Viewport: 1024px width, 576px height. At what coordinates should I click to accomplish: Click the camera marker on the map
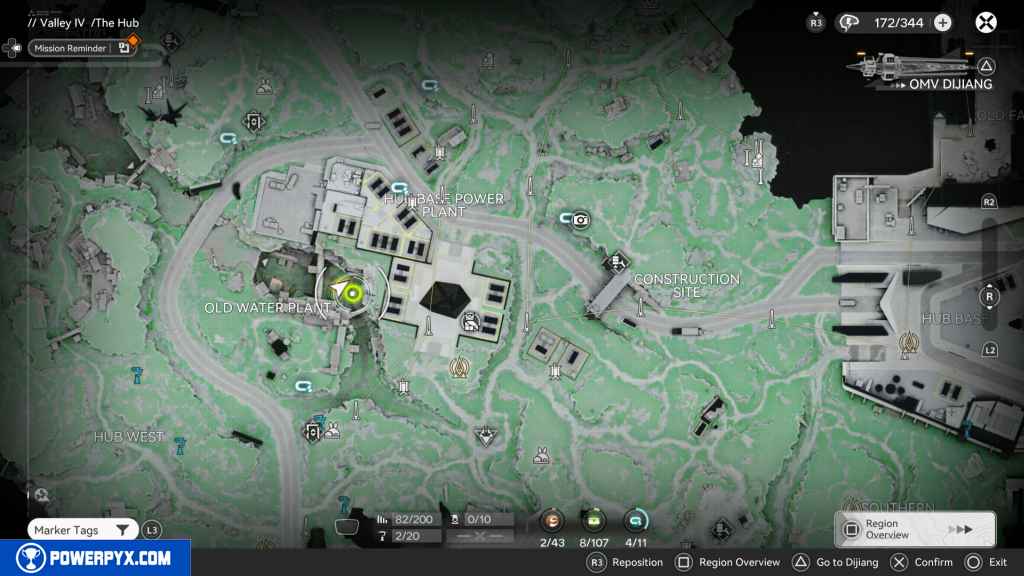[579, 219]
